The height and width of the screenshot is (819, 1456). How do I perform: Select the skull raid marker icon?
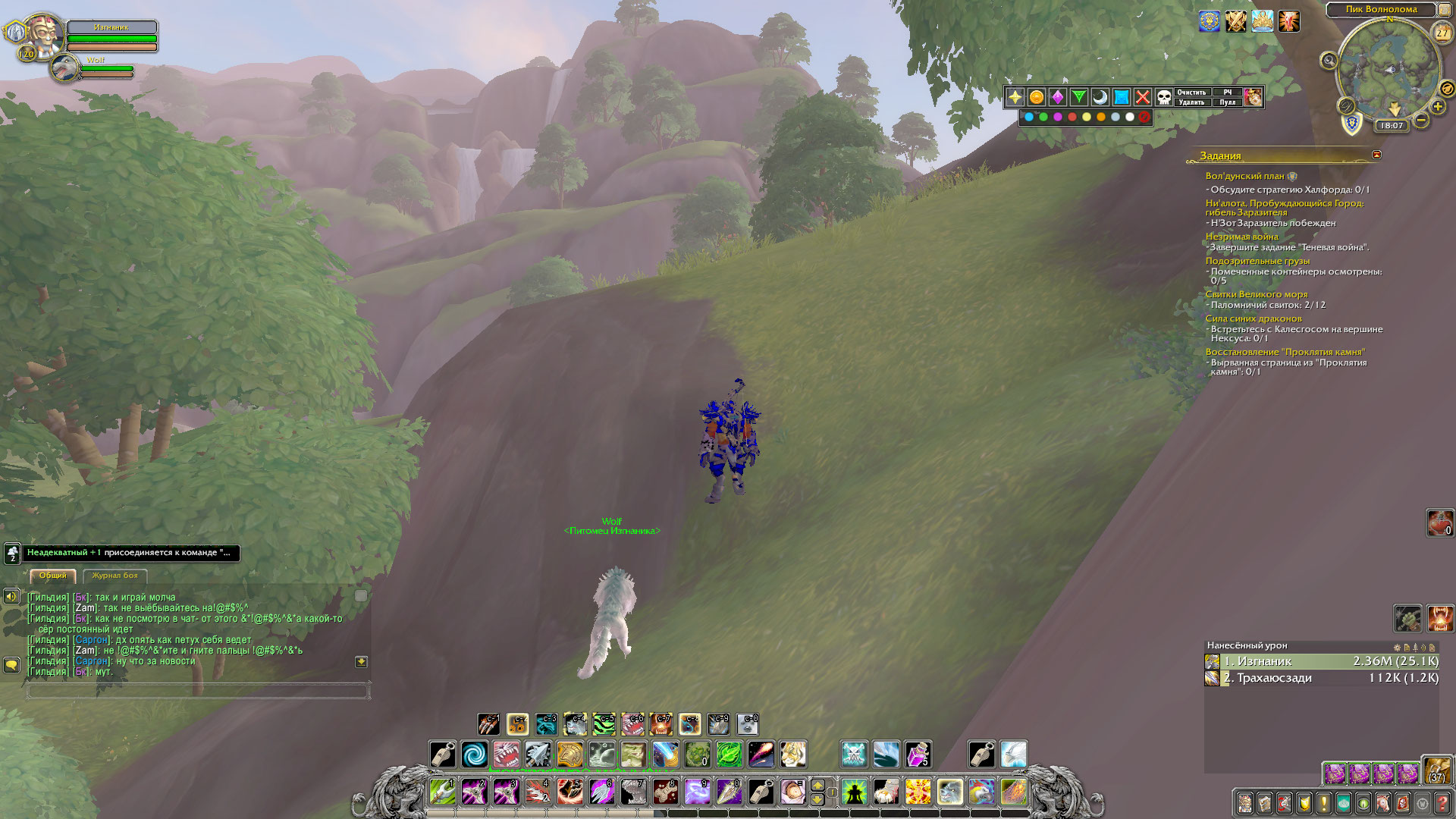pyautogui.click(x=1163, y=97)
